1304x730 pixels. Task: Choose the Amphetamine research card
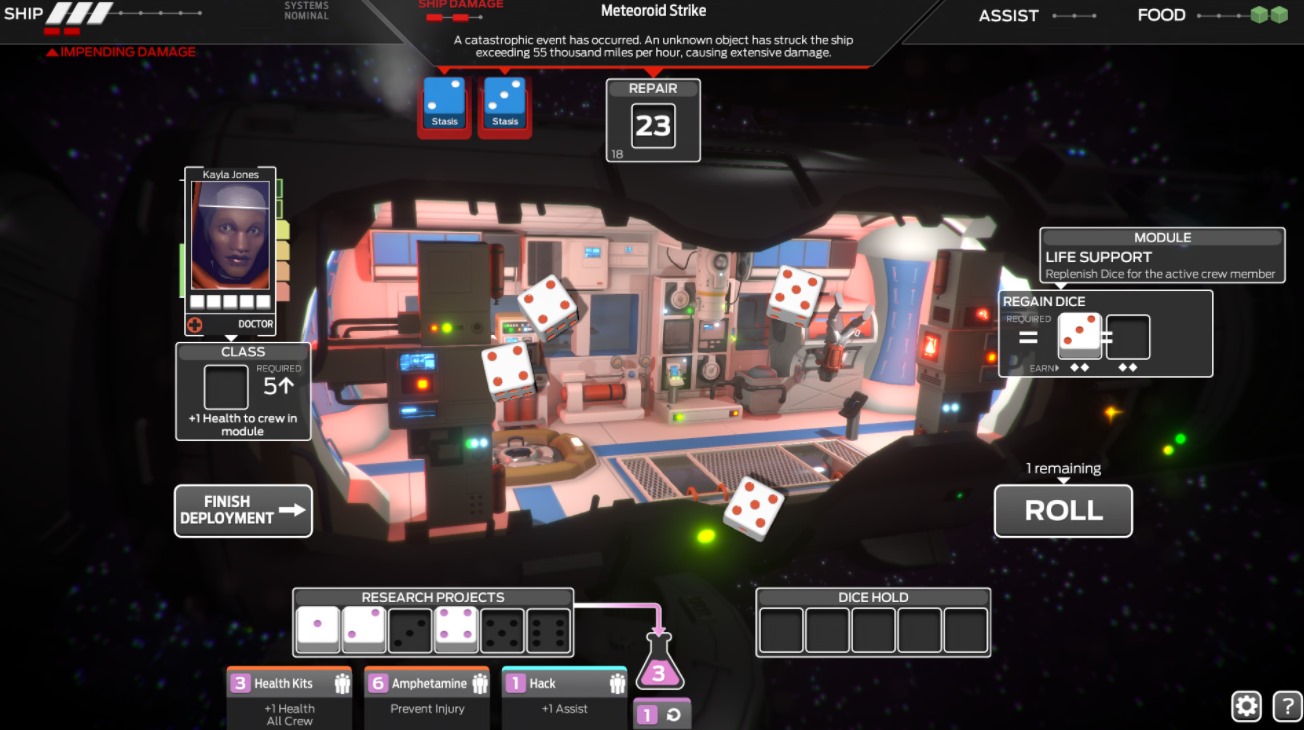427,696
